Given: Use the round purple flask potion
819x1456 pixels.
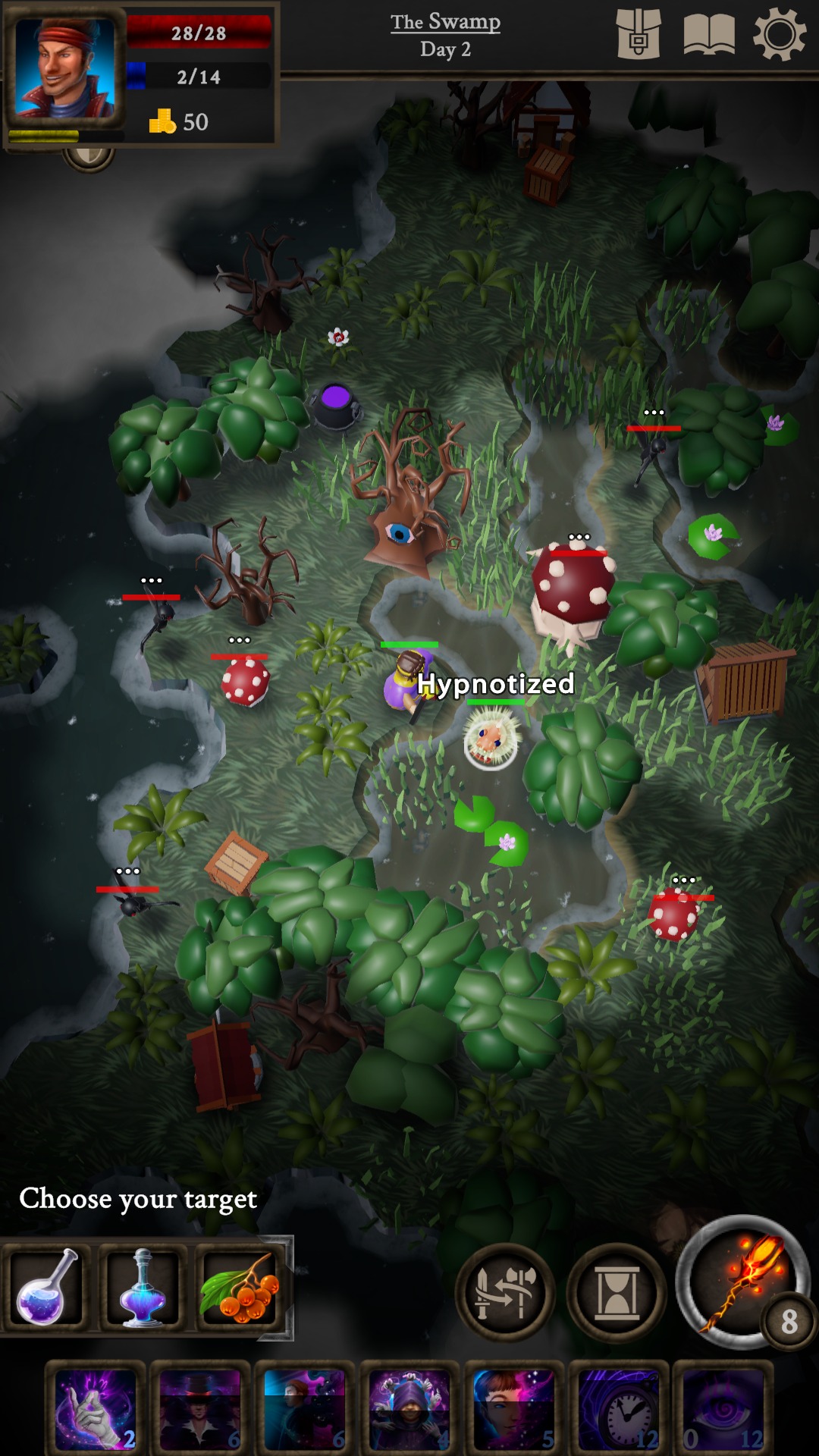Looking at the screenshot, I should [x=47, y=1287].
